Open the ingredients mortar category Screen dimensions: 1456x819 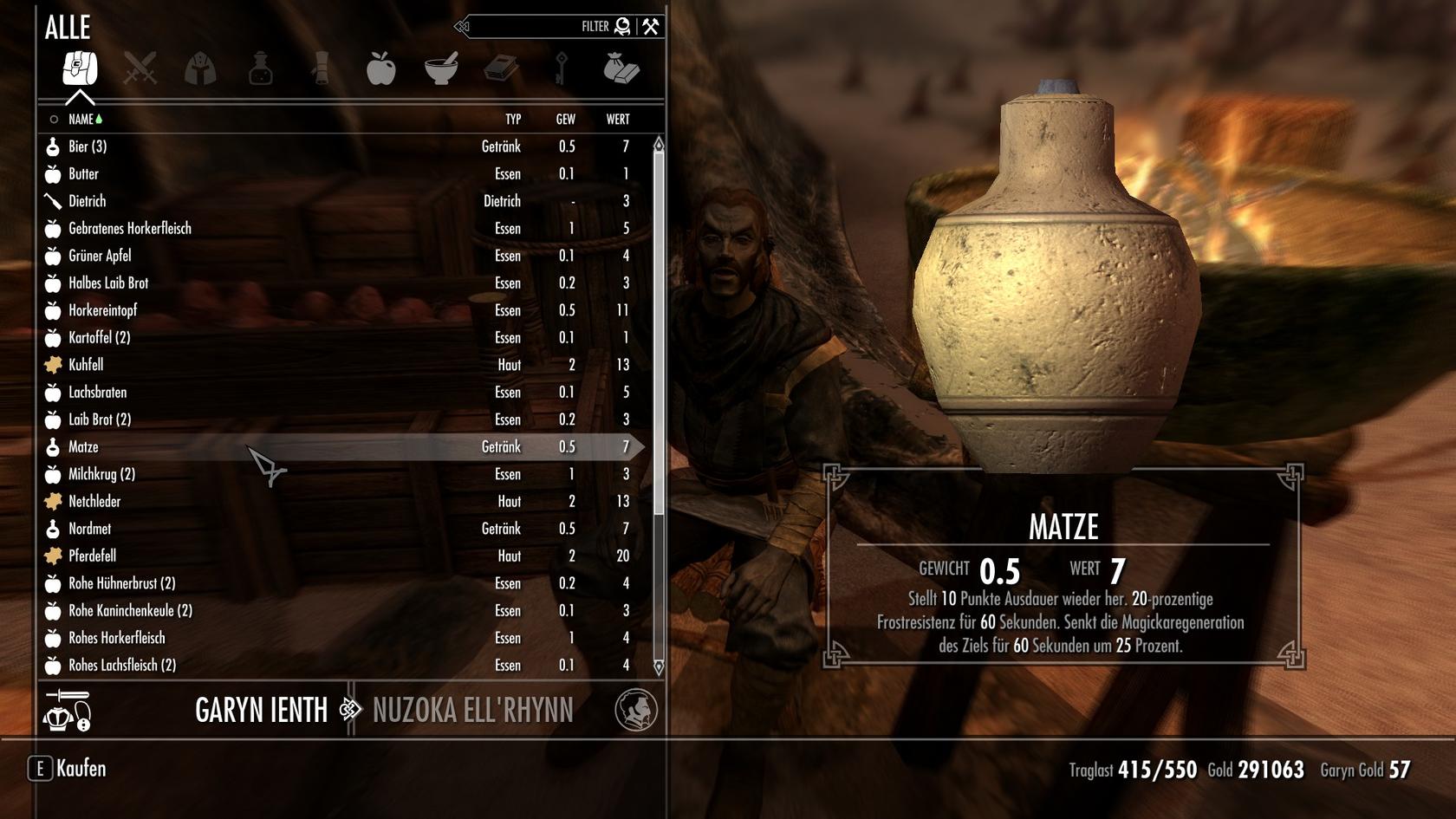point(441,68)
